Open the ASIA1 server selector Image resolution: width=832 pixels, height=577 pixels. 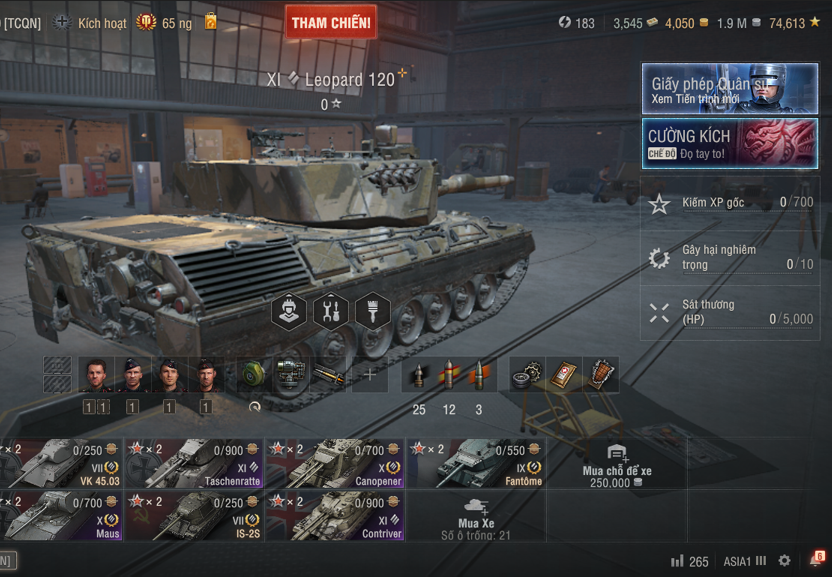point(744,561)
